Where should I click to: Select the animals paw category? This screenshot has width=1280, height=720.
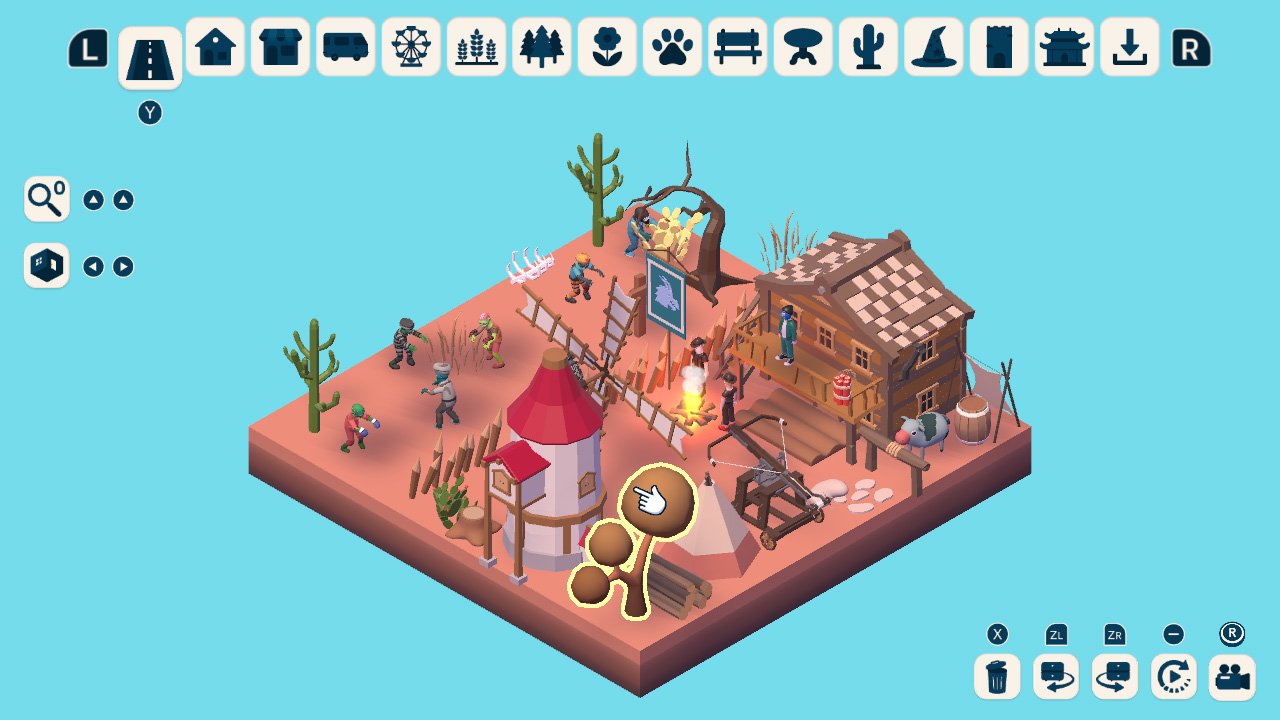click(671, 46)
